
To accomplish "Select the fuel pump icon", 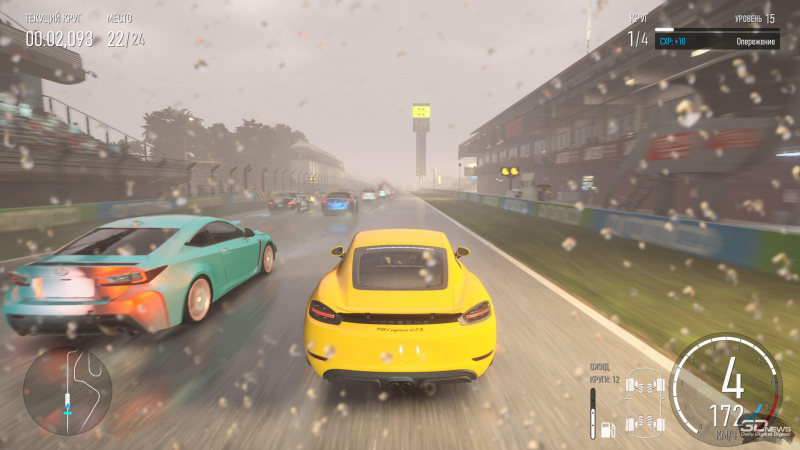I will pyautogui.click(x=606, y=430).
